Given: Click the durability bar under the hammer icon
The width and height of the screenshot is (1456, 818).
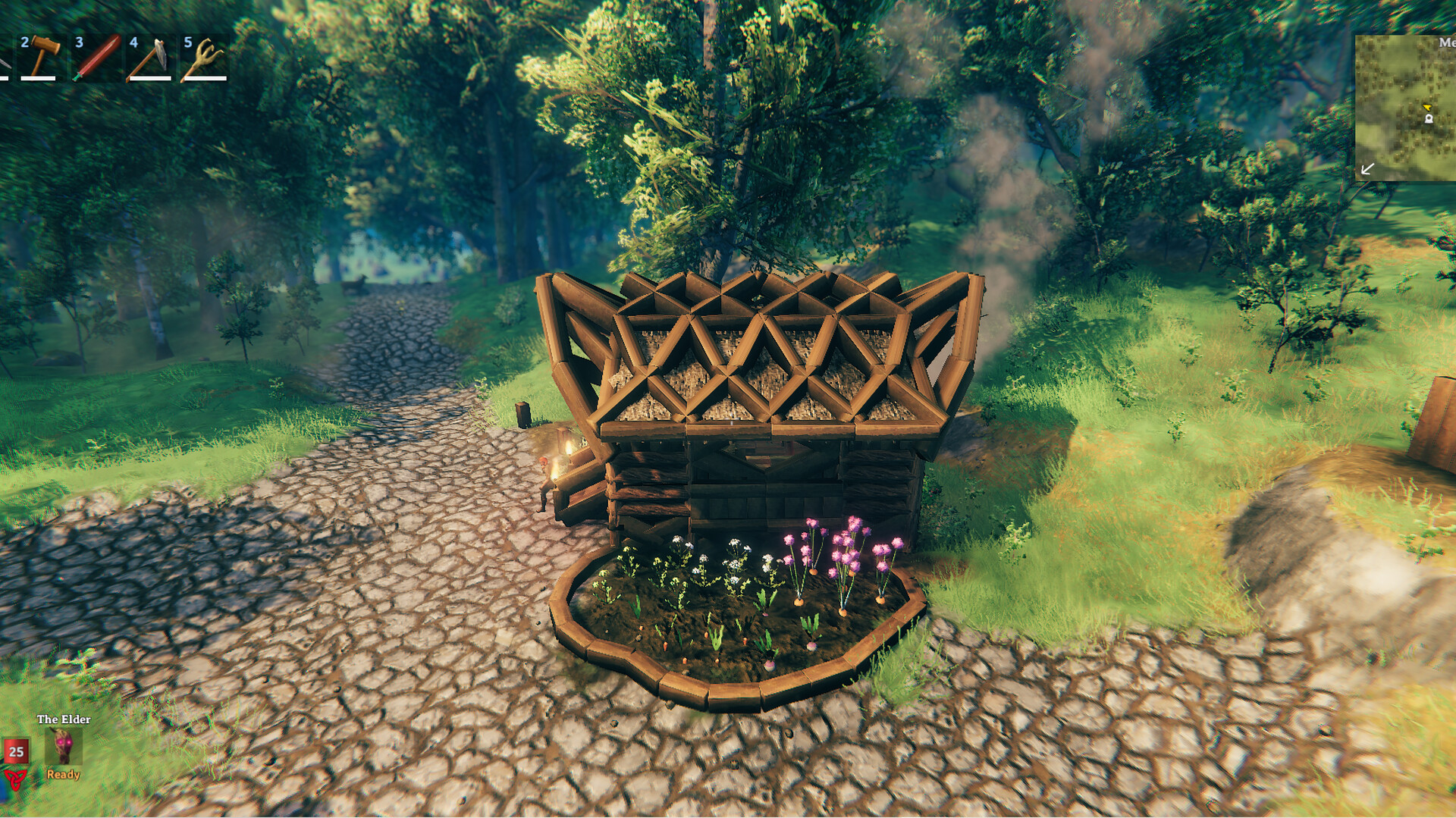Looking at the screenshot, I should click(x=38, y=77).
